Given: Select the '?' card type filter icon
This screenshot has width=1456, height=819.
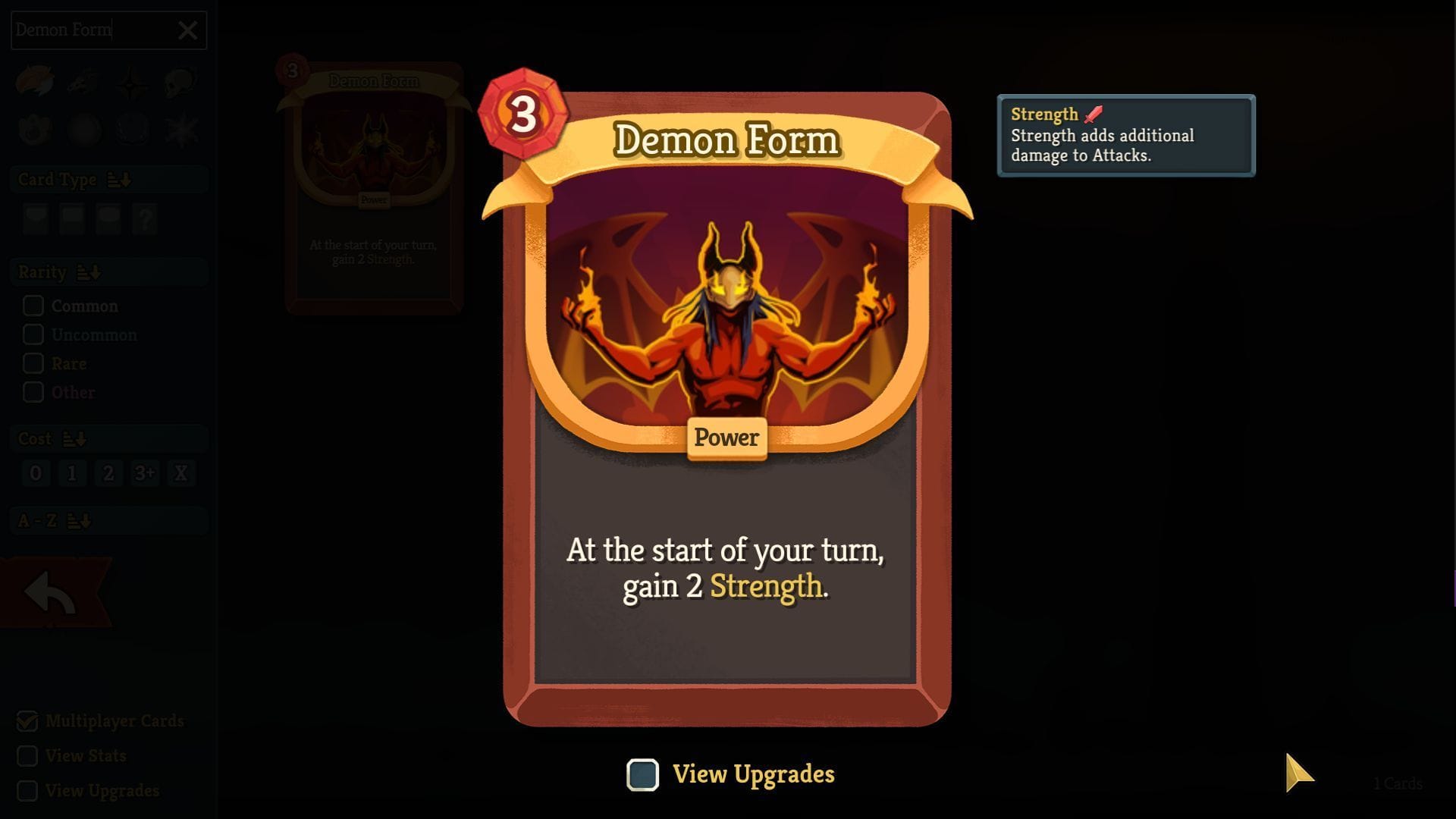Looking at the screenshot, I should (144, 220).
